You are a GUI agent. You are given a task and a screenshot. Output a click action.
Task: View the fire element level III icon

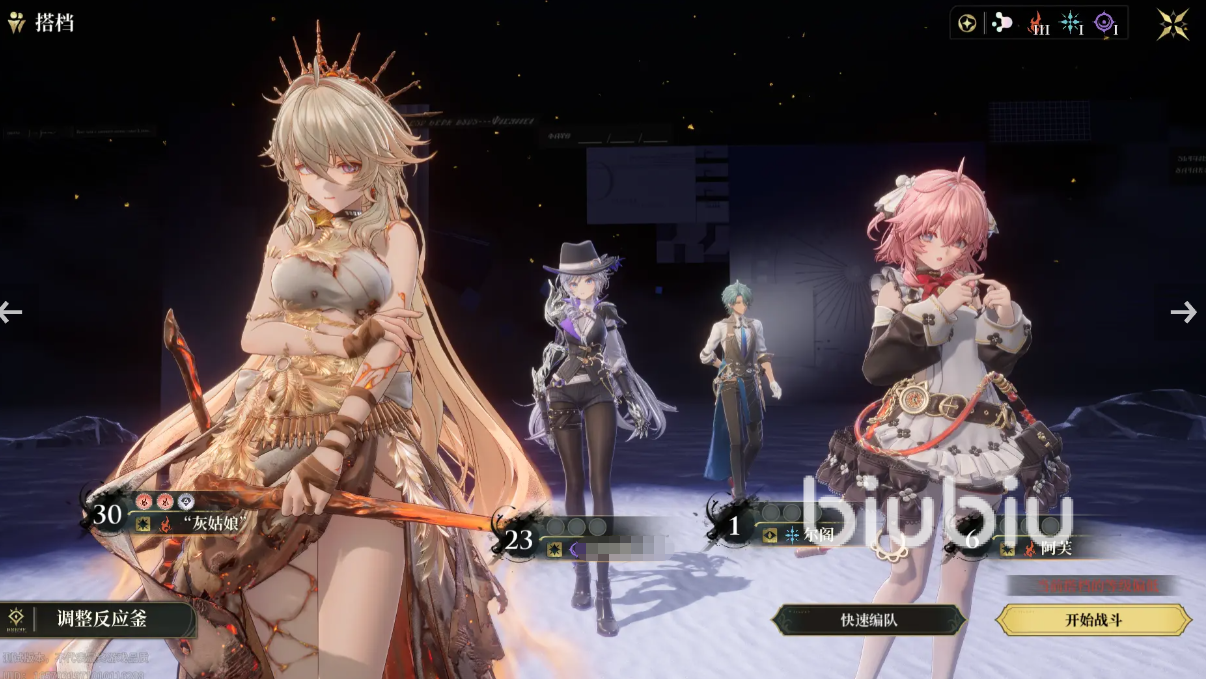1038,24
